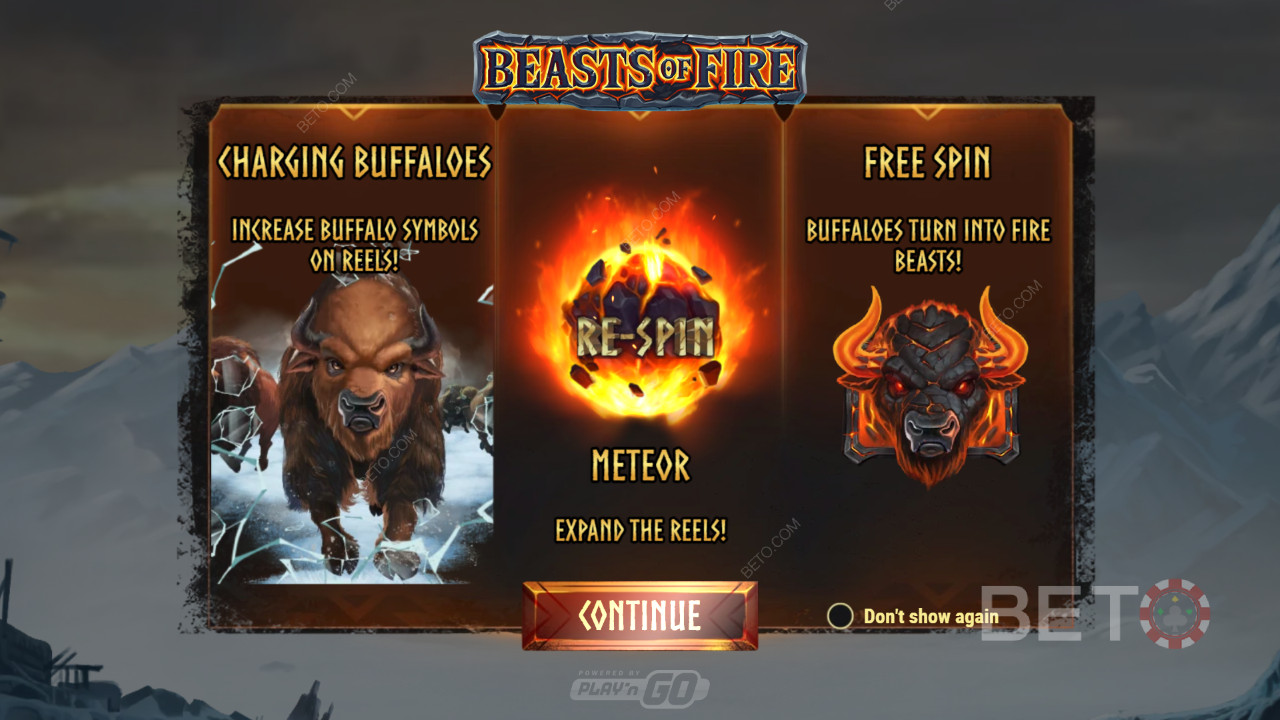Tick the Don't show again option
Screen dimensions: 1280x720
[840, 616]
